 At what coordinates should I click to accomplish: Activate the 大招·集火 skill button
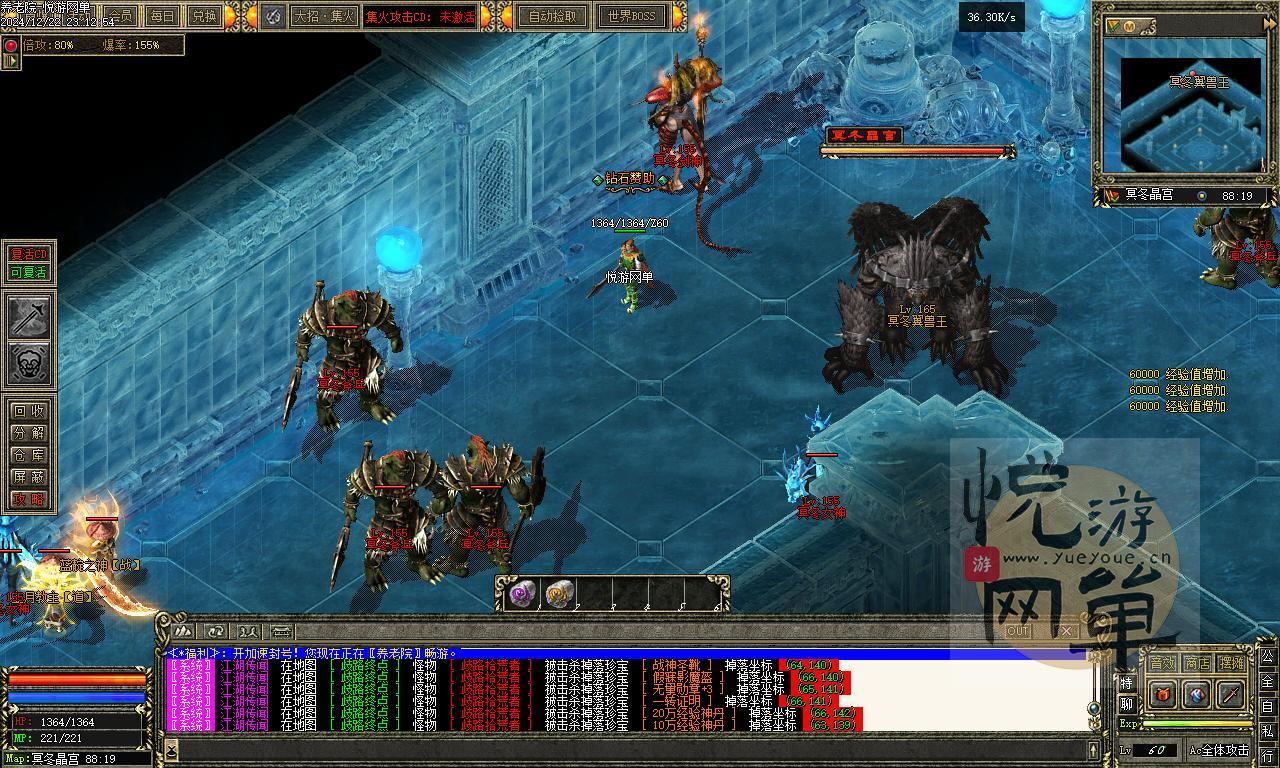(323, 16)
